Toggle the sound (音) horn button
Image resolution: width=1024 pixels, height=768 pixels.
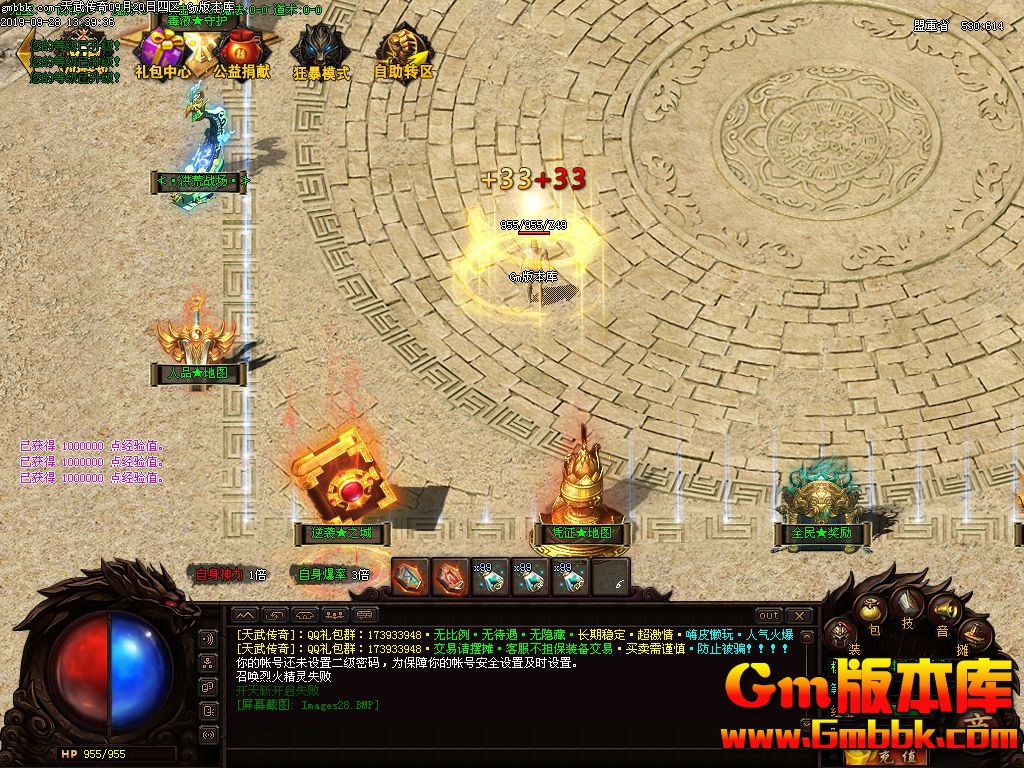point(942,611)
